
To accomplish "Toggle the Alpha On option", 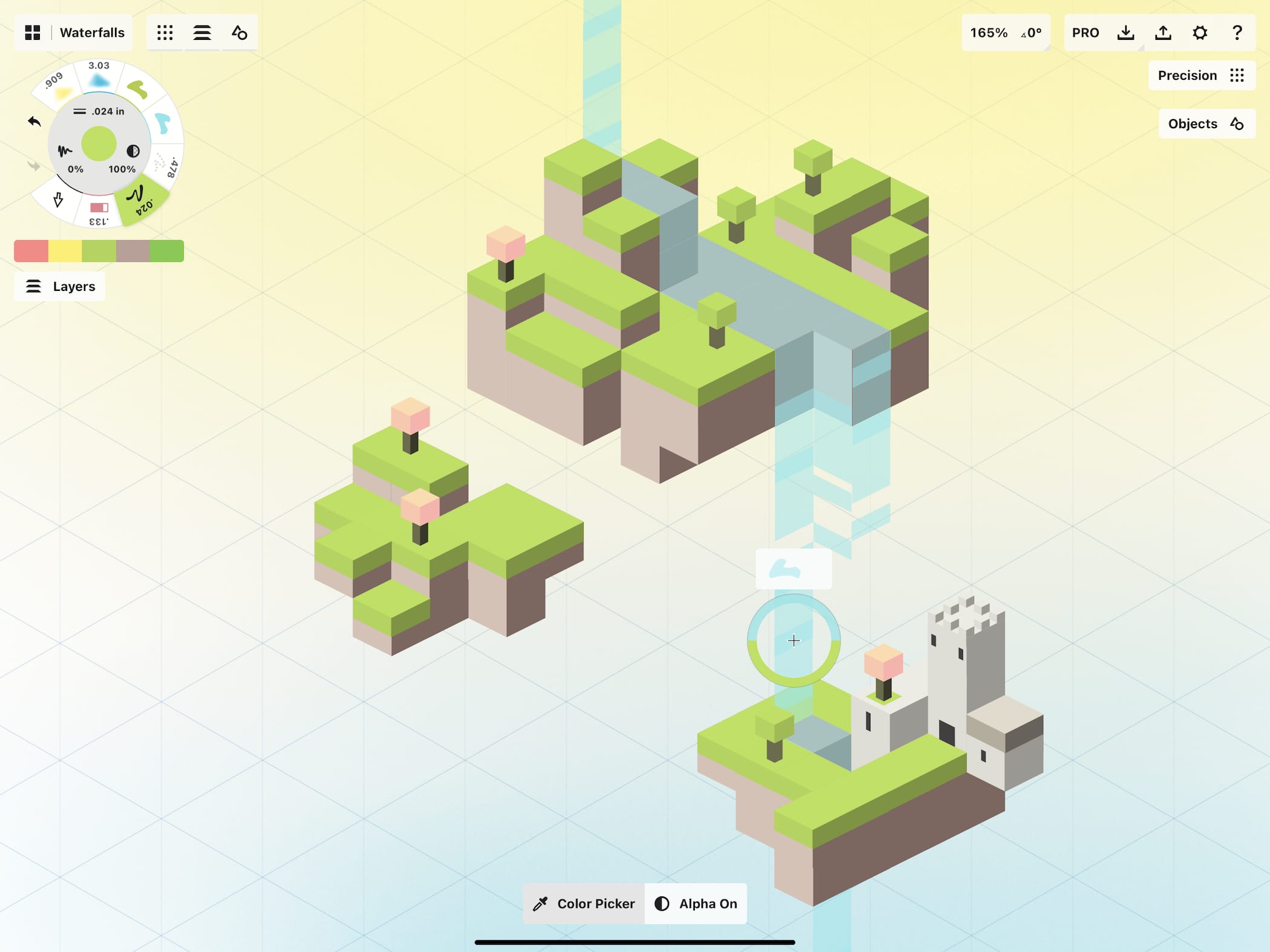I will point(696,904).
